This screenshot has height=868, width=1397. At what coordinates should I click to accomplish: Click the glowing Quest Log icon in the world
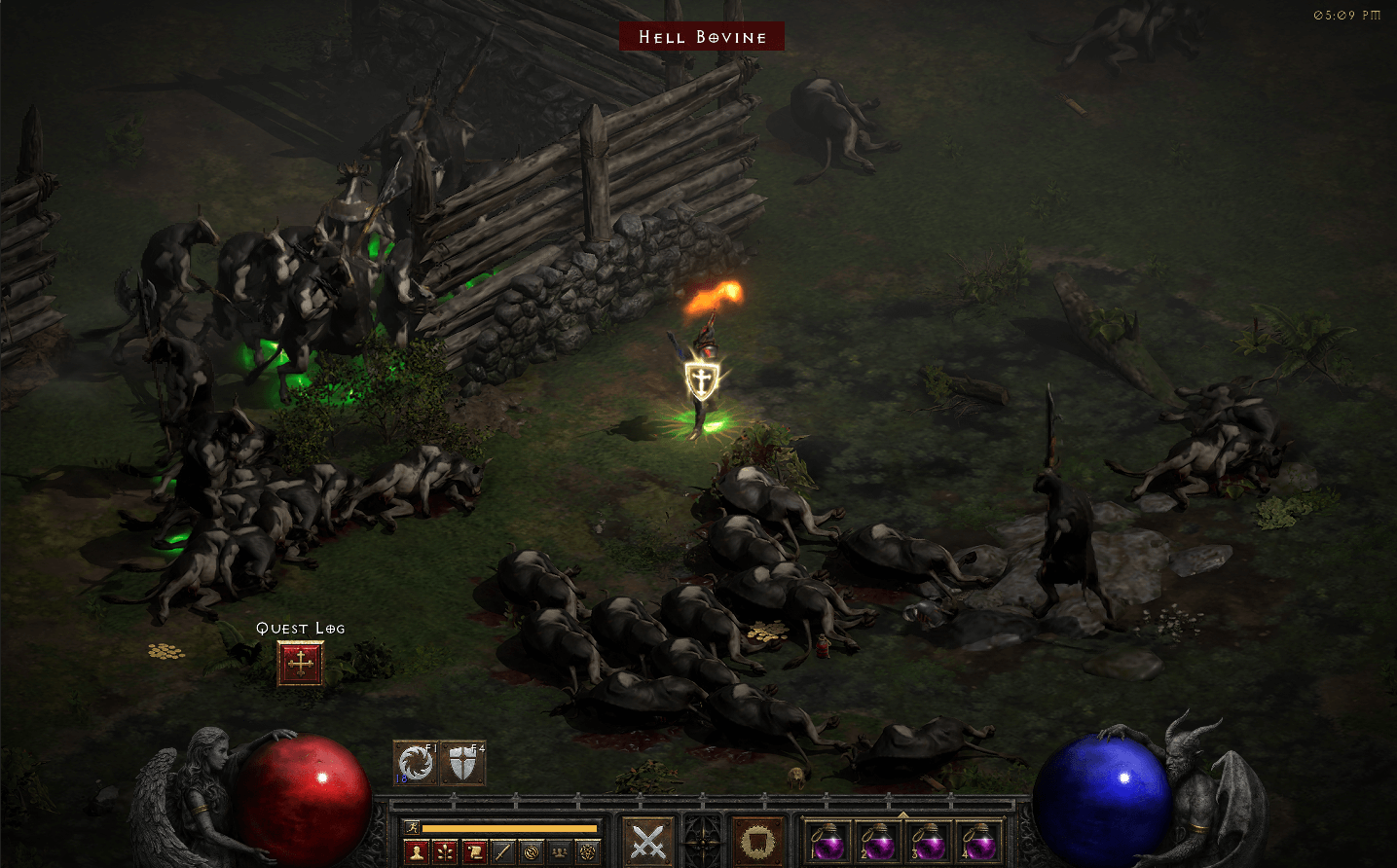tap(299, 663)
